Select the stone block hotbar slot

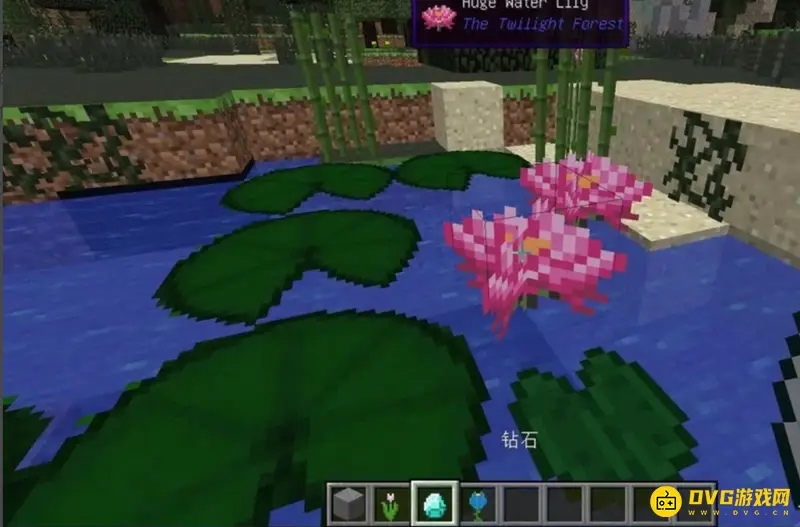pos(349,504)
